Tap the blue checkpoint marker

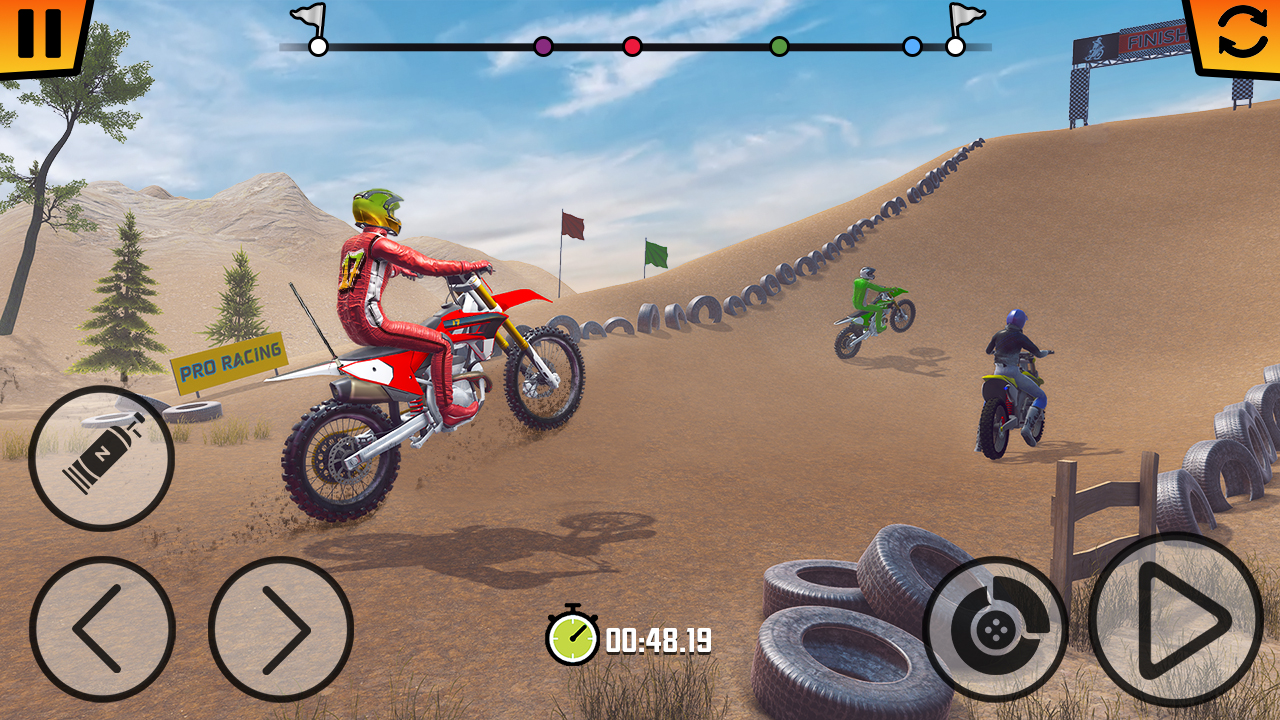tap(911, 44)
